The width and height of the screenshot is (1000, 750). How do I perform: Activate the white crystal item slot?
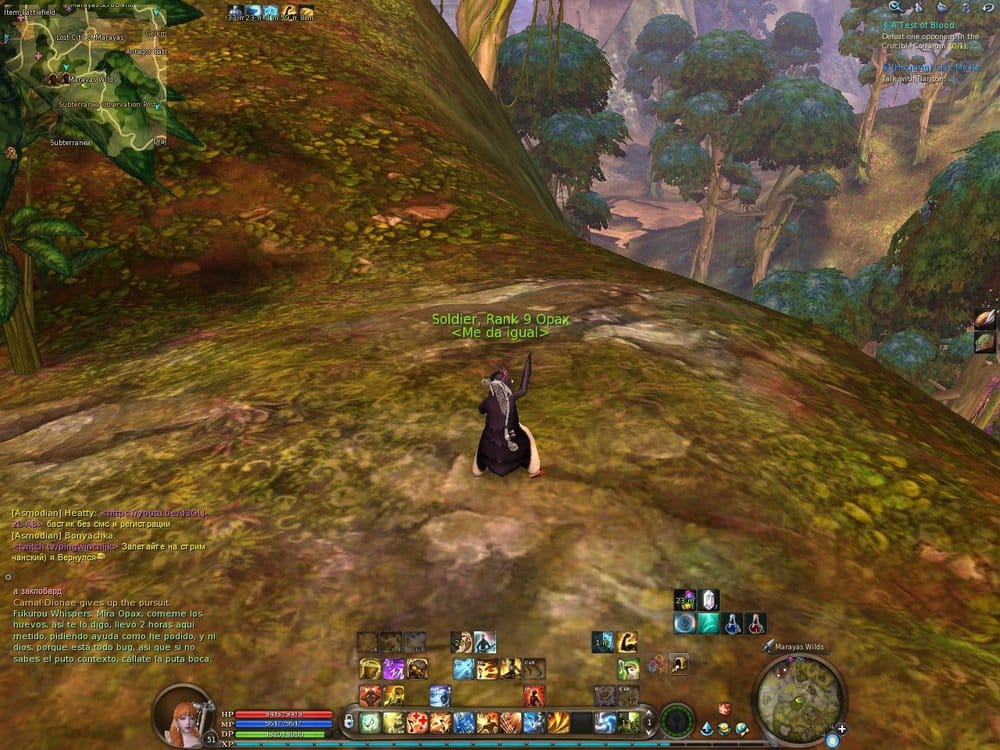pos(709,599)
